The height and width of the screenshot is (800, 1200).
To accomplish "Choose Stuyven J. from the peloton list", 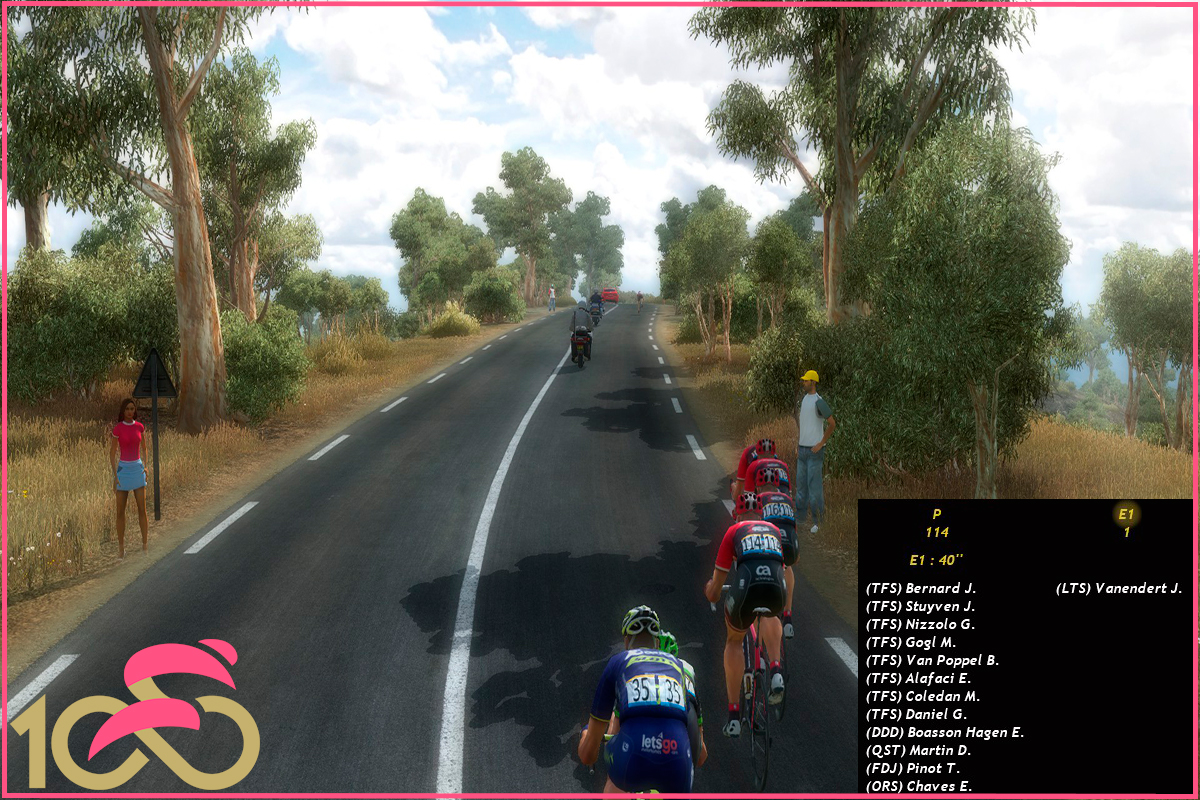I will (920, 606).
